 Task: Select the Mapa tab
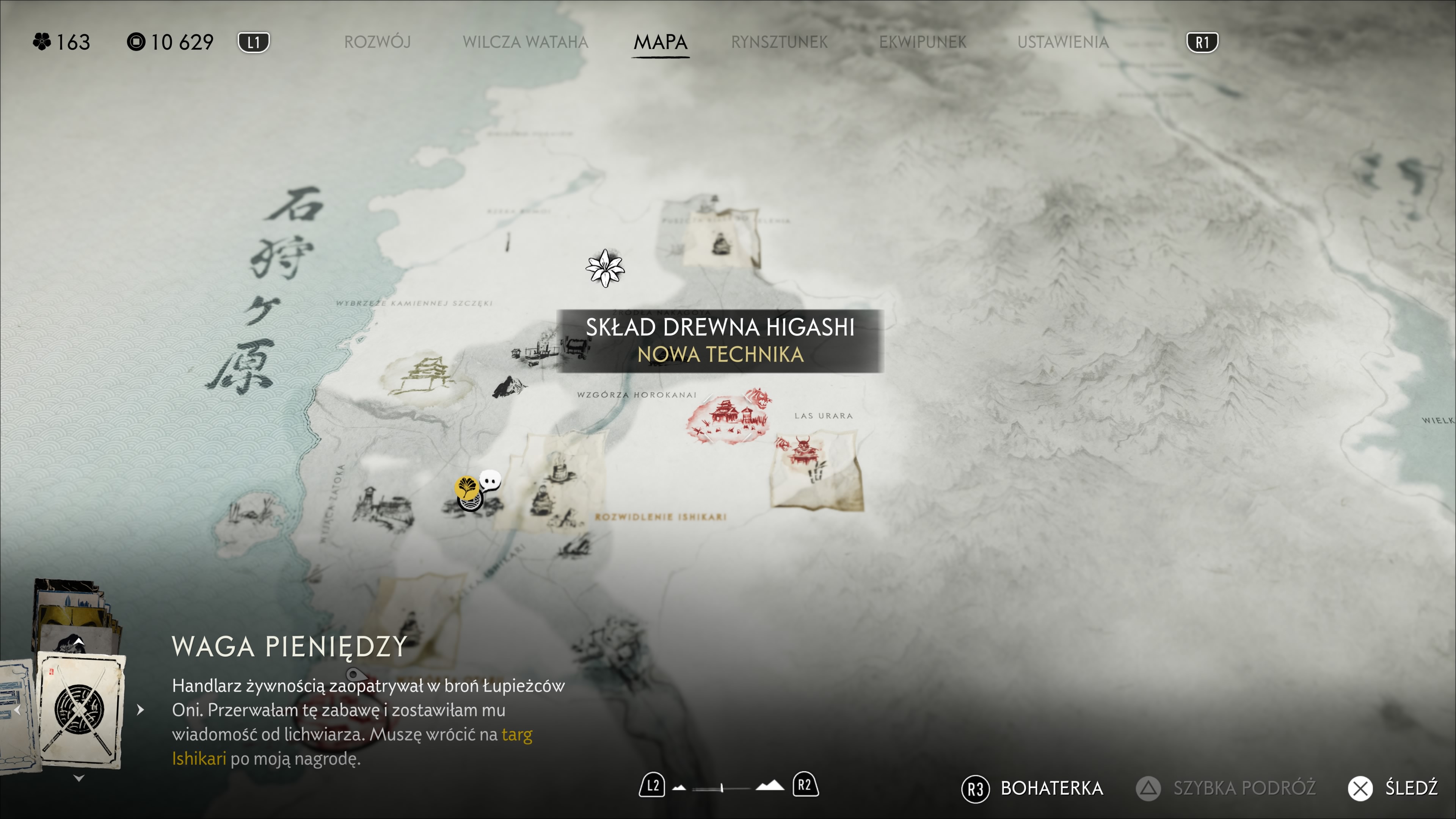coord(660,42)
